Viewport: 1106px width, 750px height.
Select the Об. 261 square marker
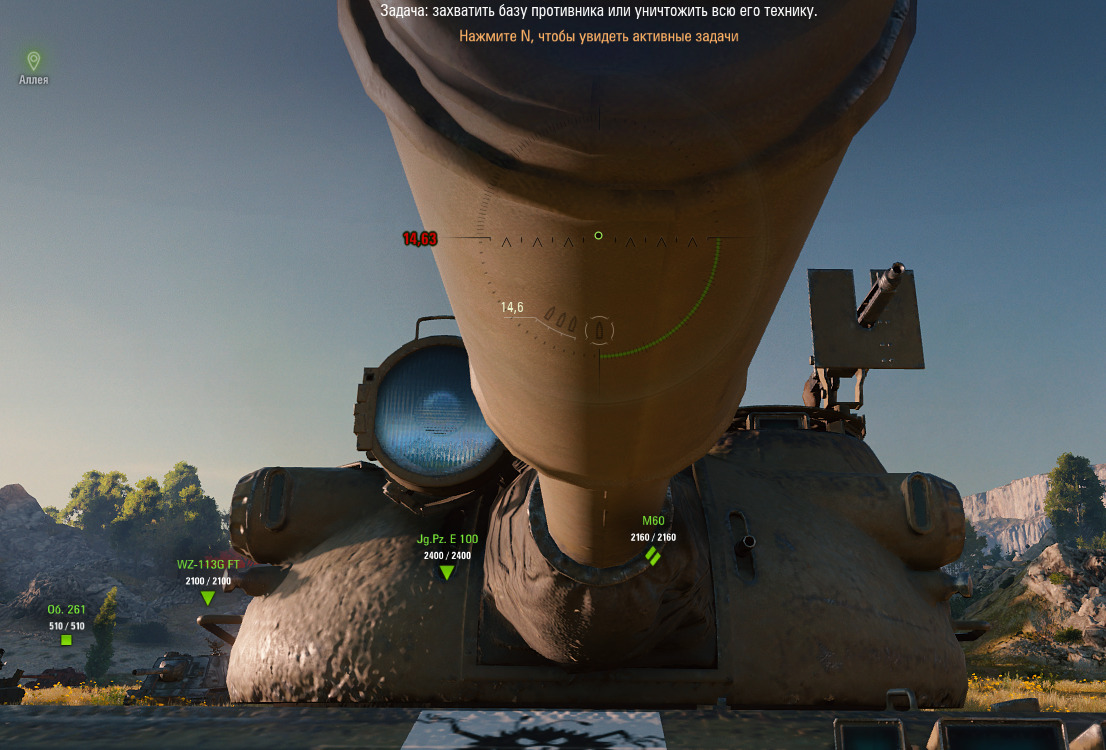point(66,640)
